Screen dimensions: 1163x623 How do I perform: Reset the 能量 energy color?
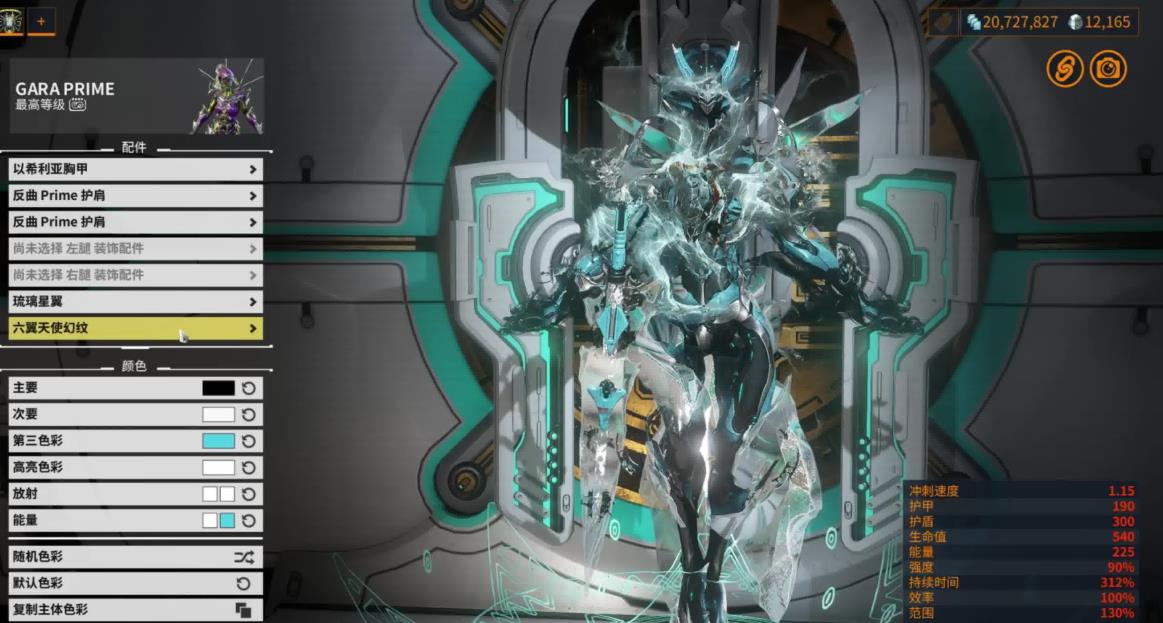click(x=249, y=520)
